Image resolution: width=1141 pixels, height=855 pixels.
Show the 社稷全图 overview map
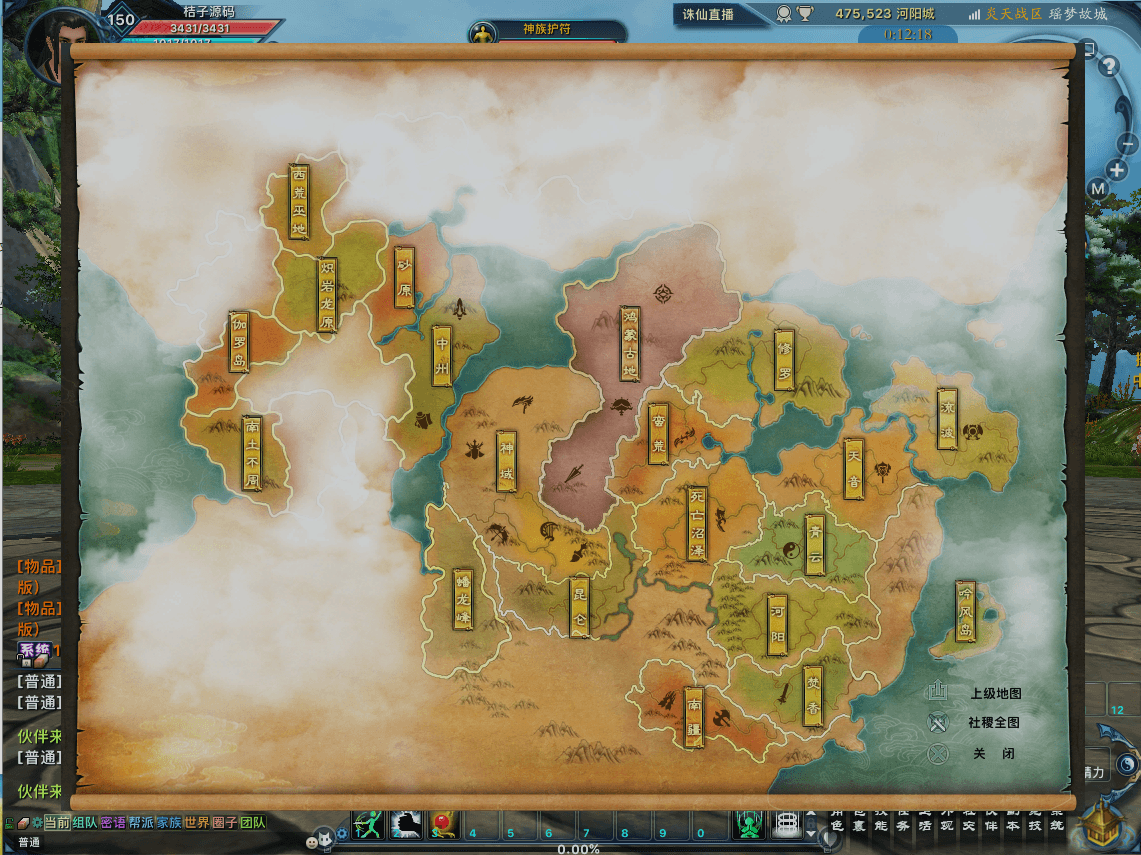coord(993,722)
